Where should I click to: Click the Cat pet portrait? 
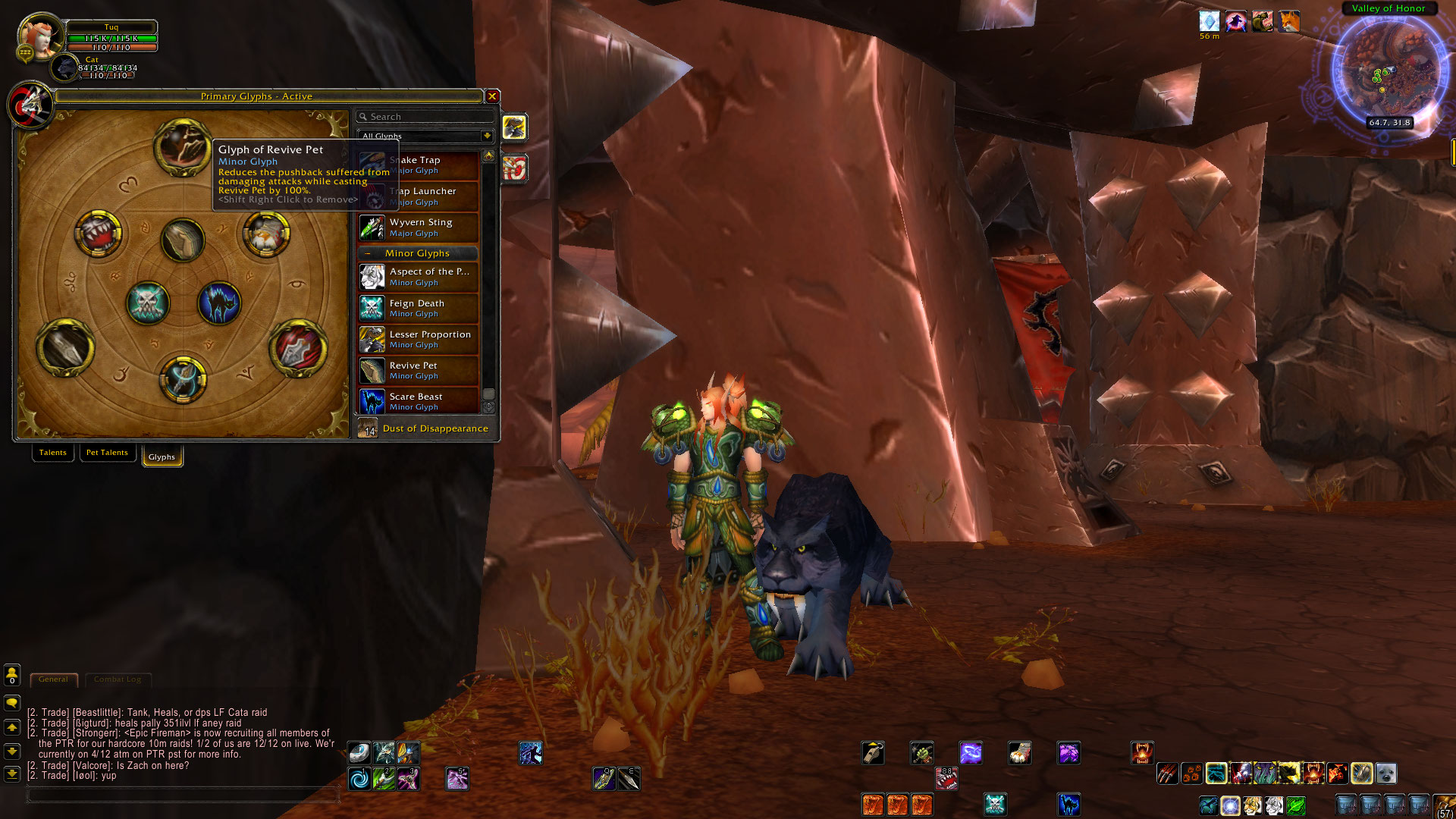(x=64, y=68)
